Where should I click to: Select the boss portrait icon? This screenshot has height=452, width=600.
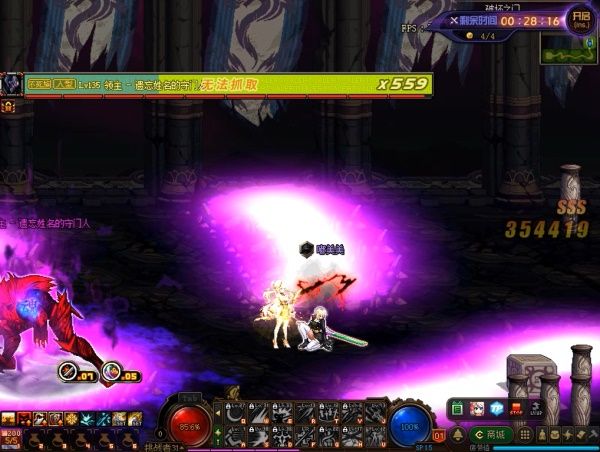(12, 84)
